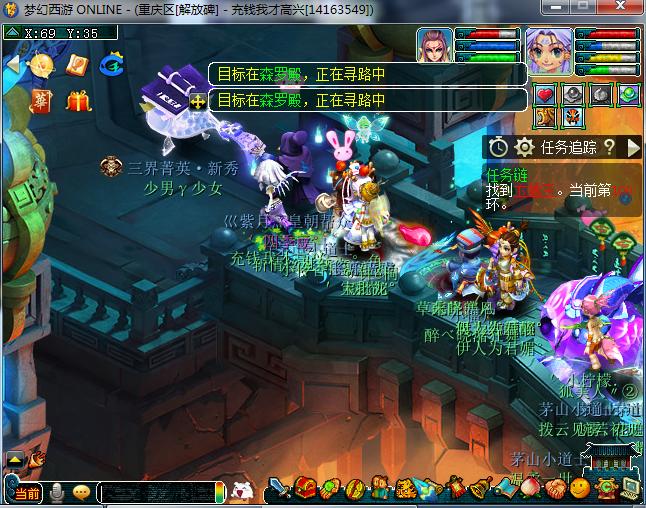Switch the chat channel button 当前
The height and width of the screenshot is (508, 646).
(27, 493)
